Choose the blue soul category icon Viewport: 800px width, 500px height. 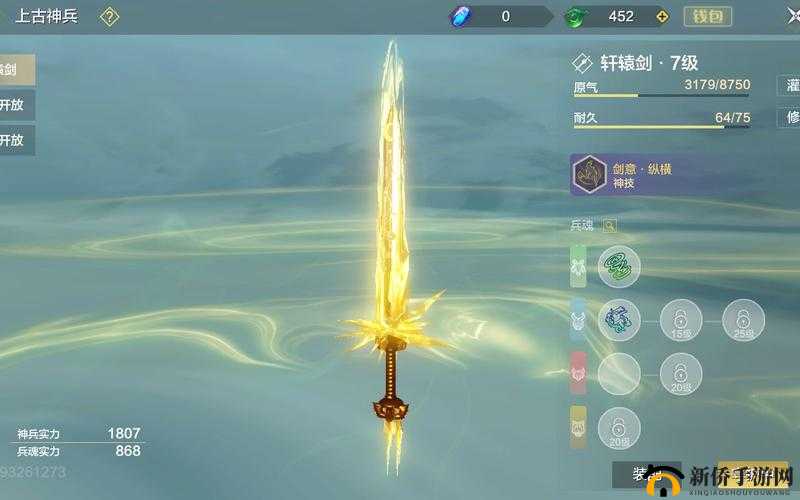580,320
